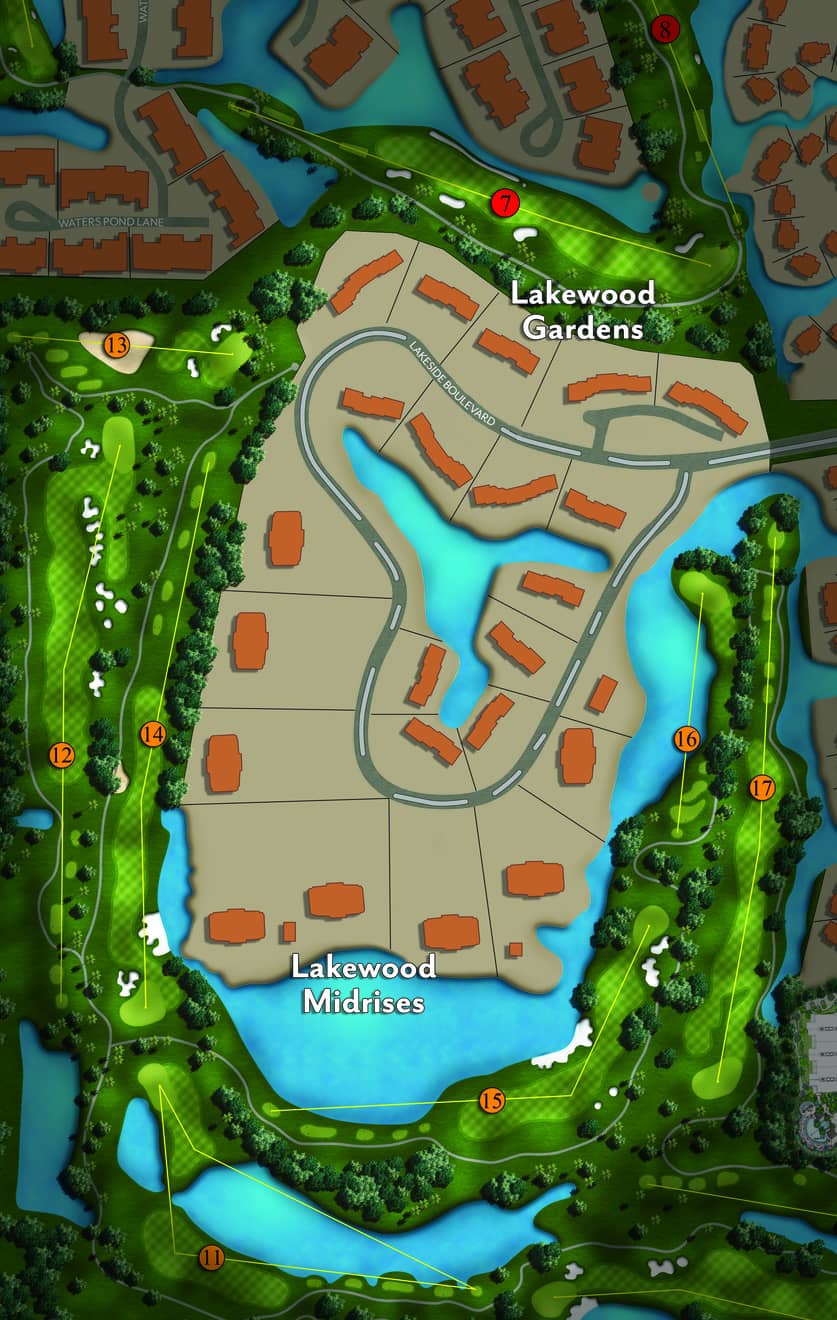Click the hole 12 marker
This screenshot has width=837, height=1320.
61,755
